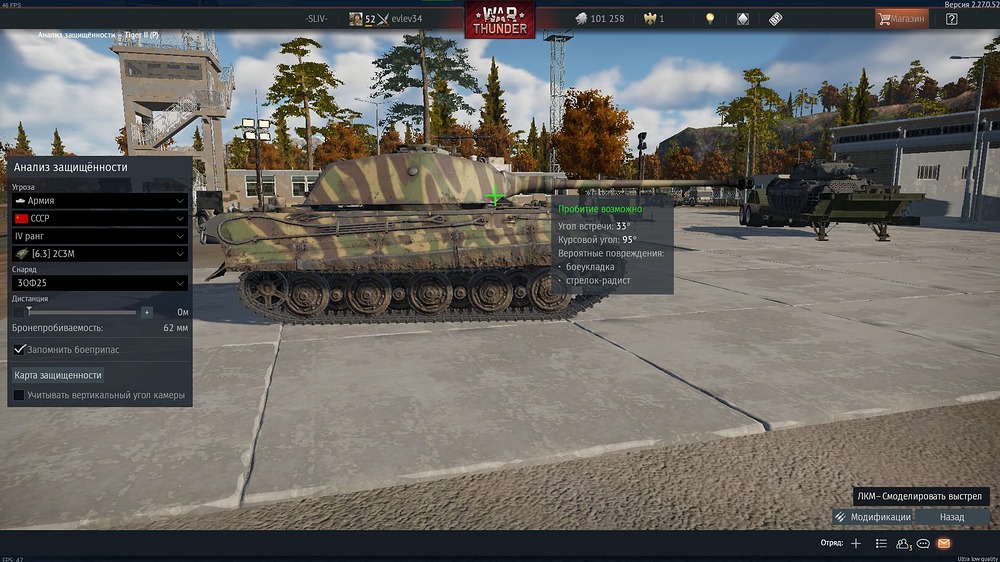This screenshot has width=1000, height=562.
Task: Enable Учитывать вертикальный угол камеры
Action: pos(19,395)
